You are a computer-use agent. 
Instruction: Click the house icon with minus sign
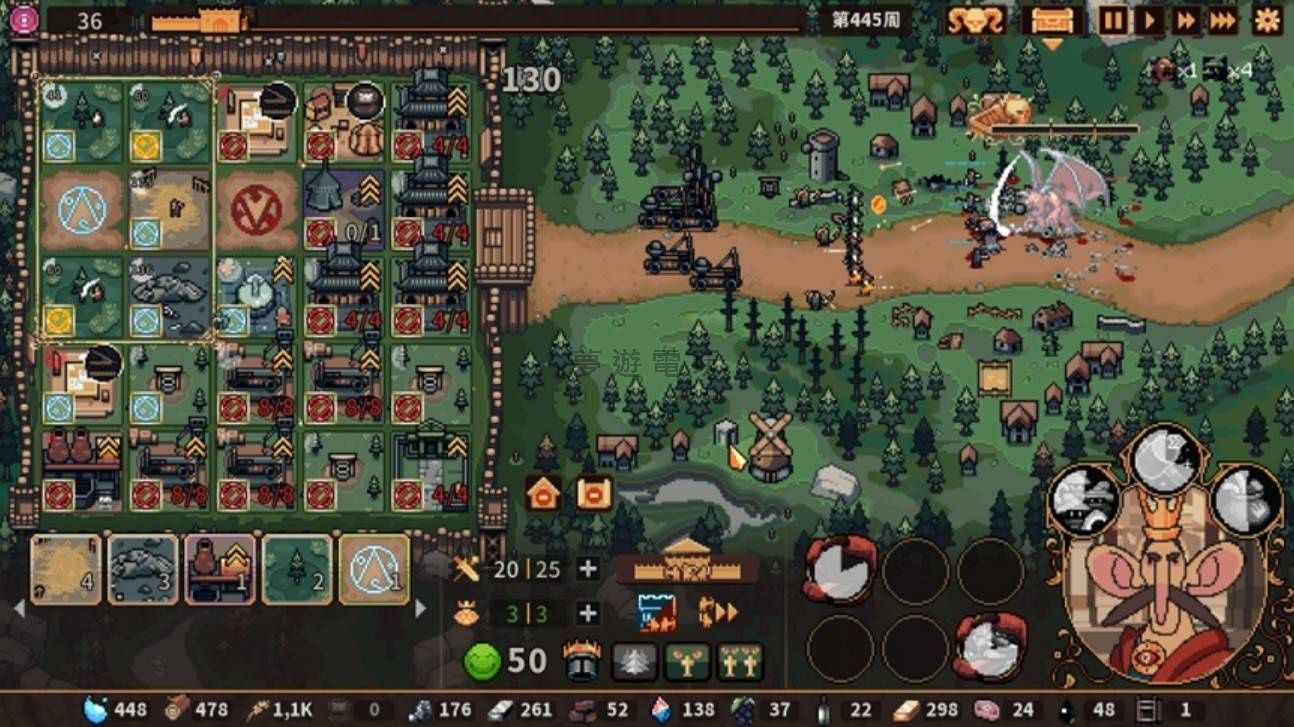coord(594,493)
